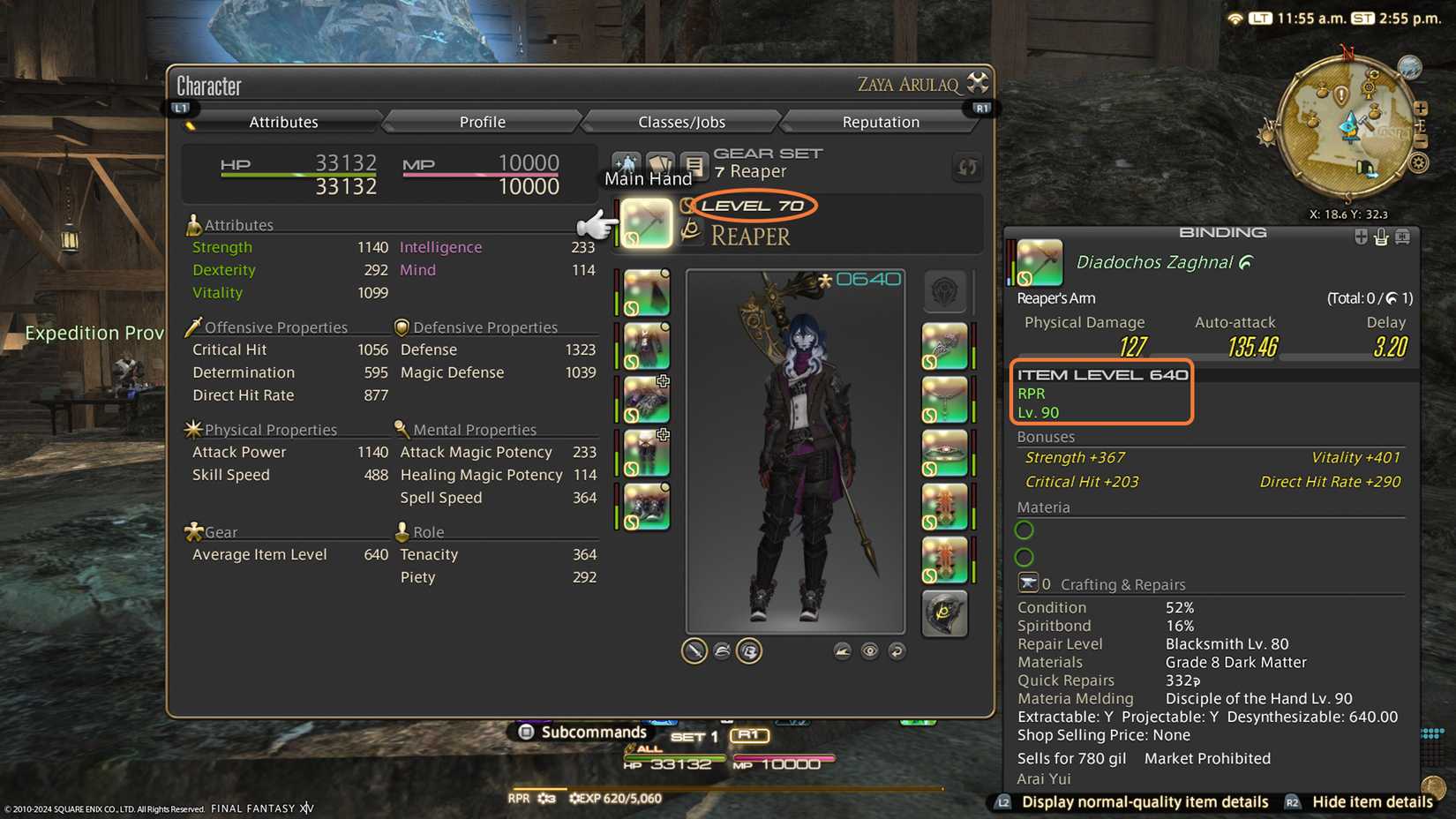
Task: Switch to the Profile tab
Action: pyautogui.click(x=481, y=121)
